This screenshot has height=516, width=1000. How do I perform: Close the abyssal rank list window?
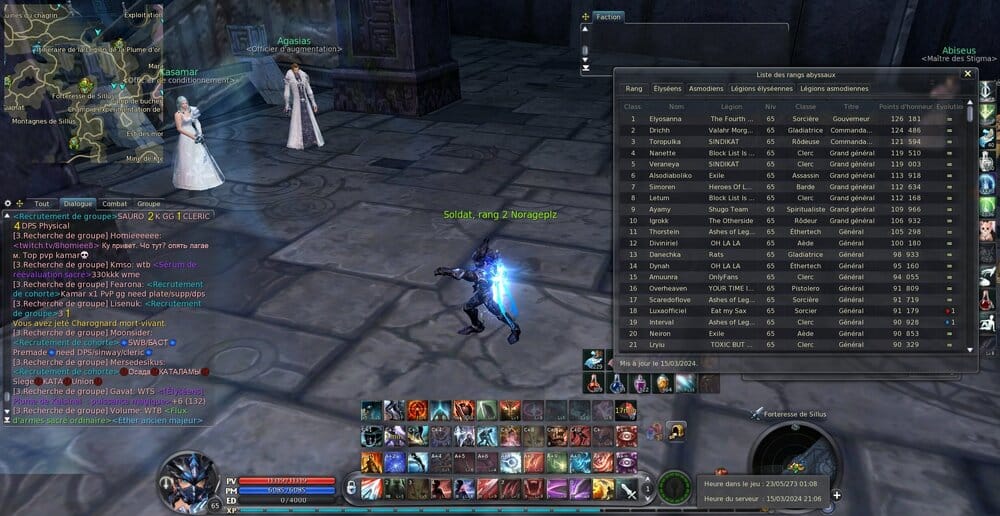click(967, 73)
